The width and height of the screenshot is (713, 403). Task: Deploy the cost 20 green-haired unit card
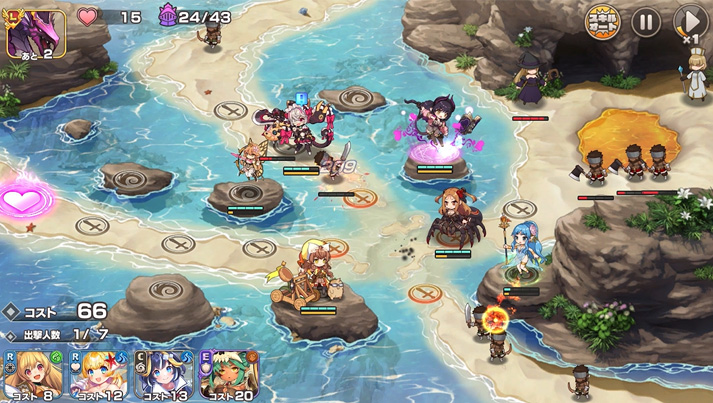pyautogui.click(x=229, y=374)
